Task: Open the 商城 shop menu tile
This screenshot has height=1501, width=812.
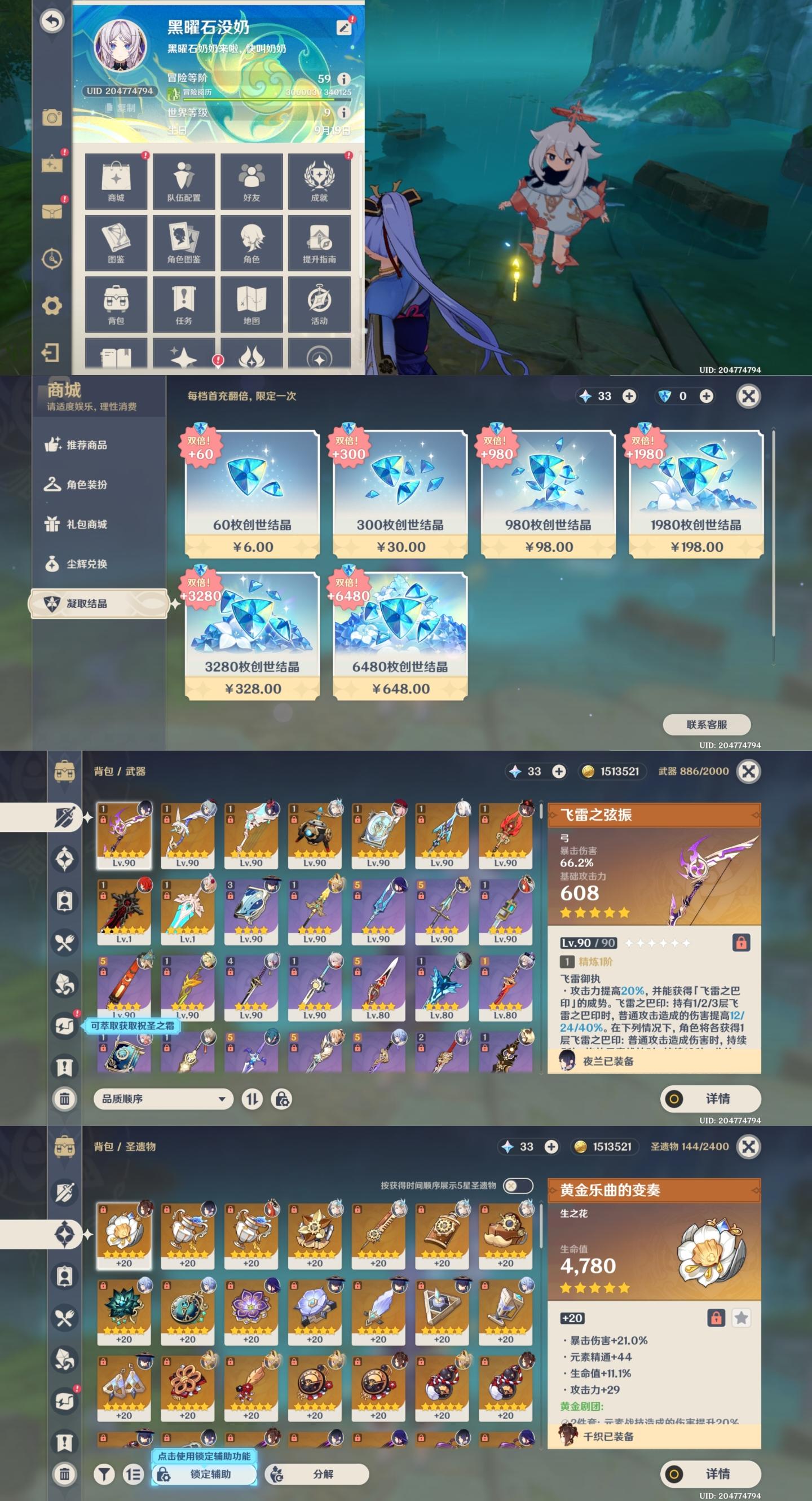Action: [116, 181]
